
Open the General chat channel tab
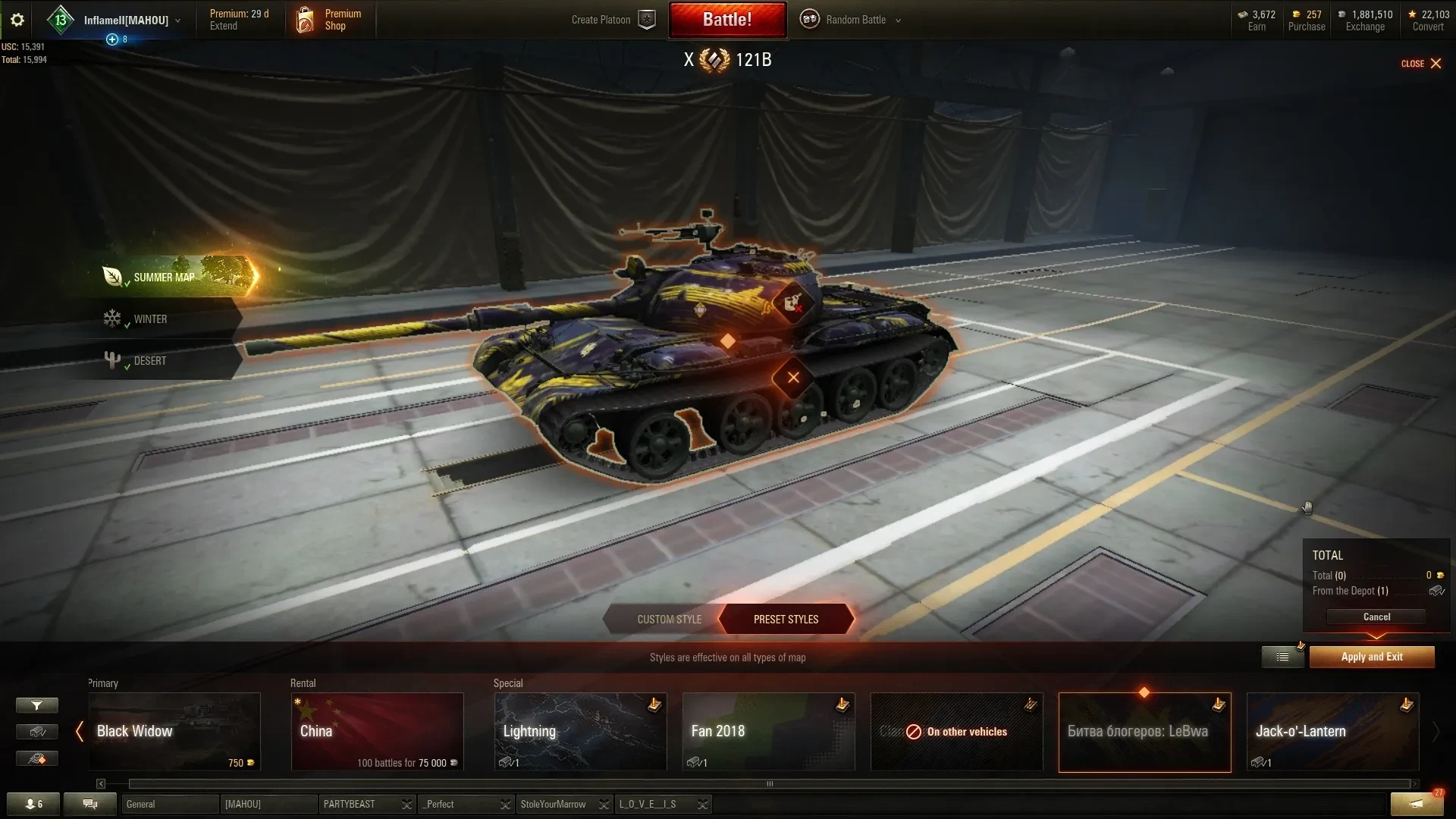(168, 804)
